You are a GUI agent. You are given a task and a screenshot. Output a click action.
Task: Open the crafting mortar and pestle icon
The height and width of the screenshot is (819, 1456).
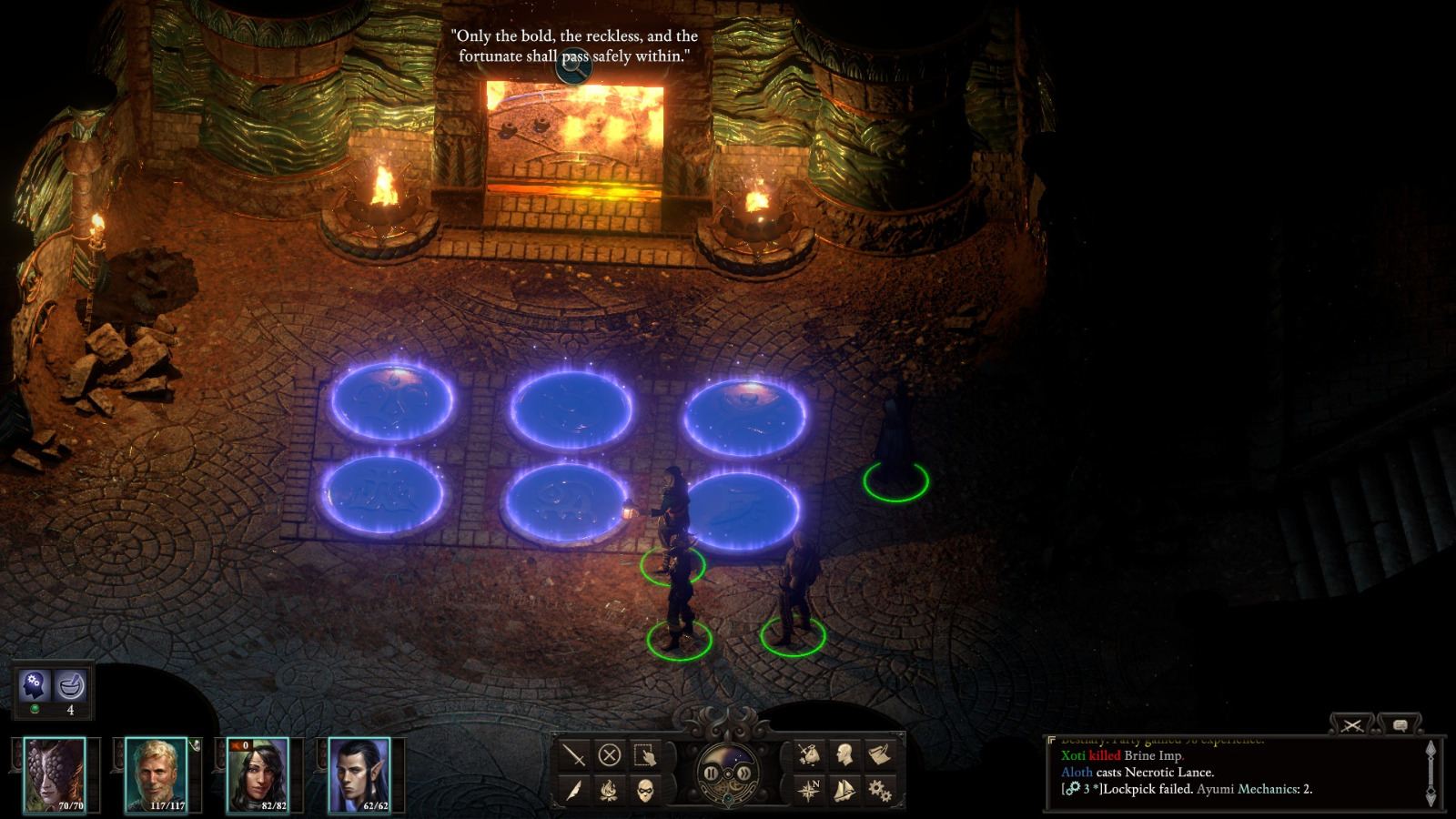[71, 684]
